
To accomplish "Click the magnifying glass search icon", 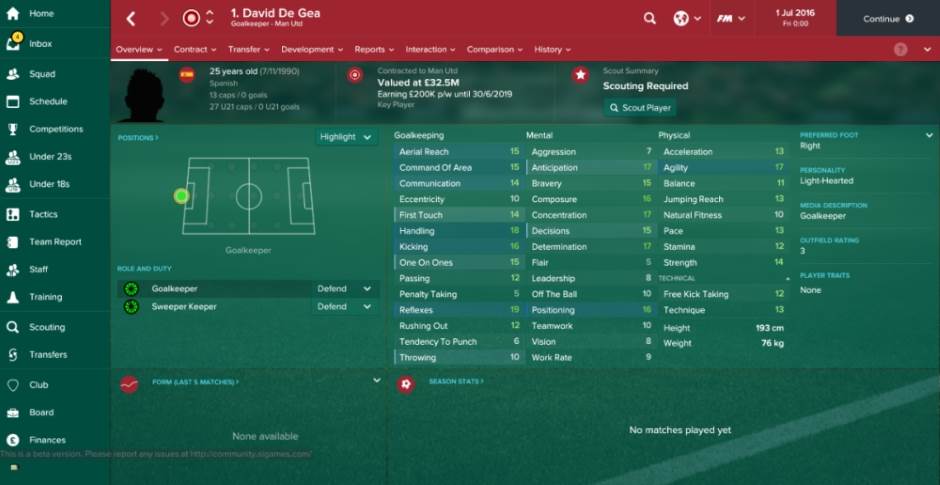I will [x=650, y=18].
